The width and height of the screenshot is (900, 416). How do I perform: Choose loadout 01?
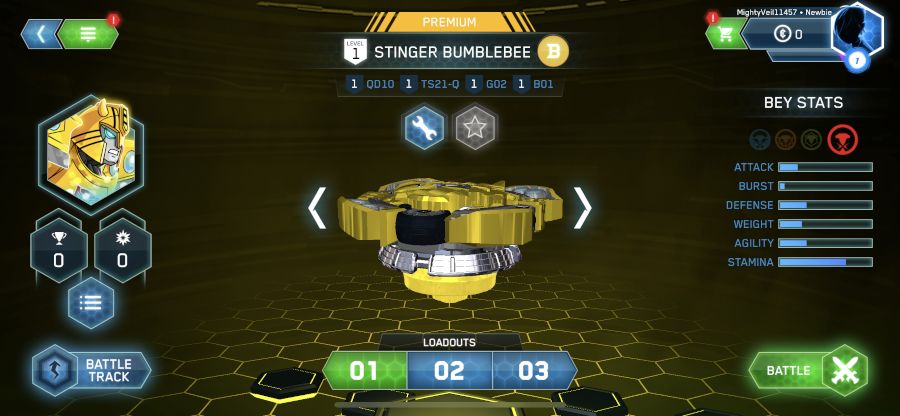pos(364,371)
